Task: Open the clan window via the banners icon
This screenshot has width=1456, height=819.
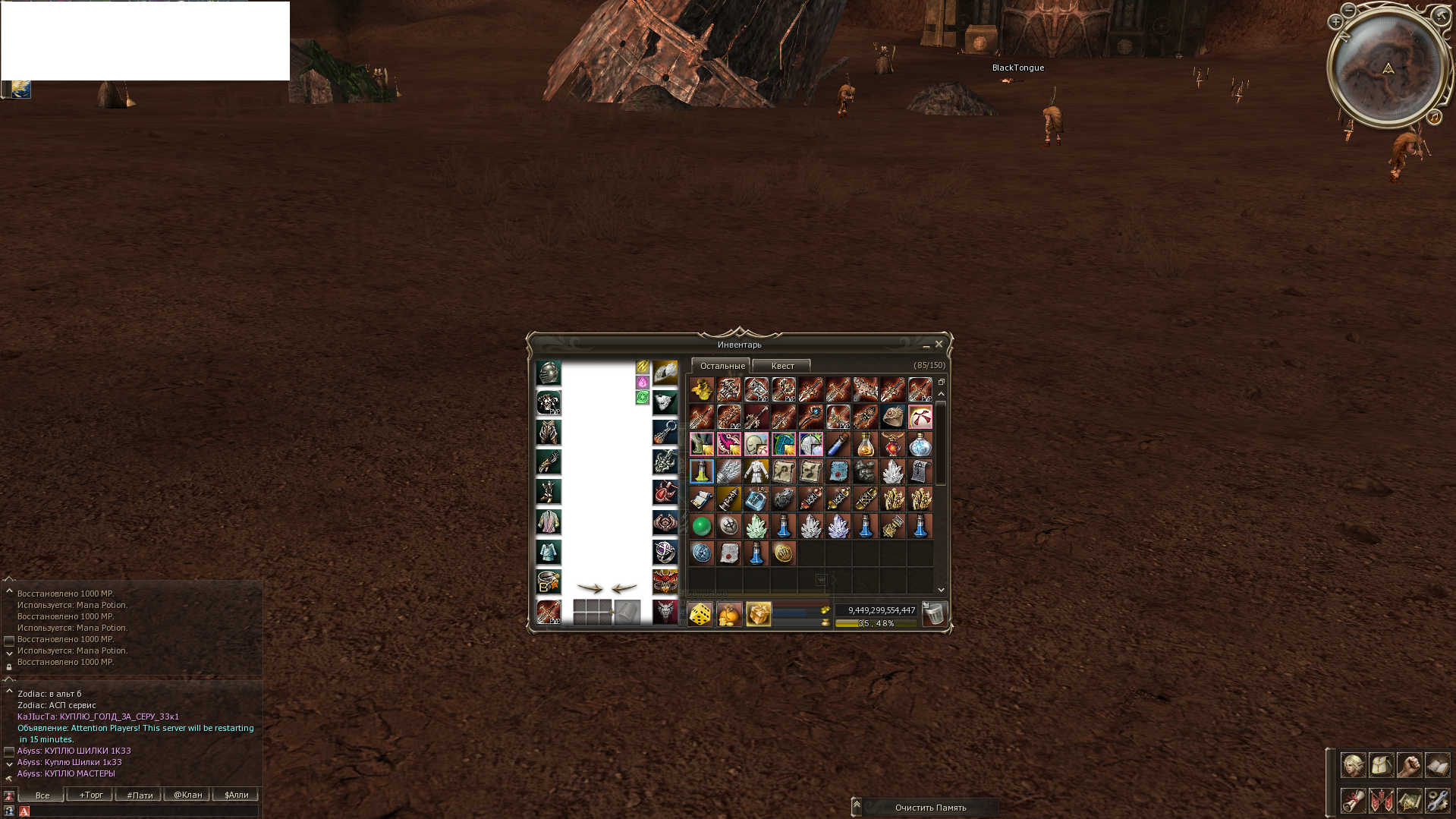Action: (1381, 801)
